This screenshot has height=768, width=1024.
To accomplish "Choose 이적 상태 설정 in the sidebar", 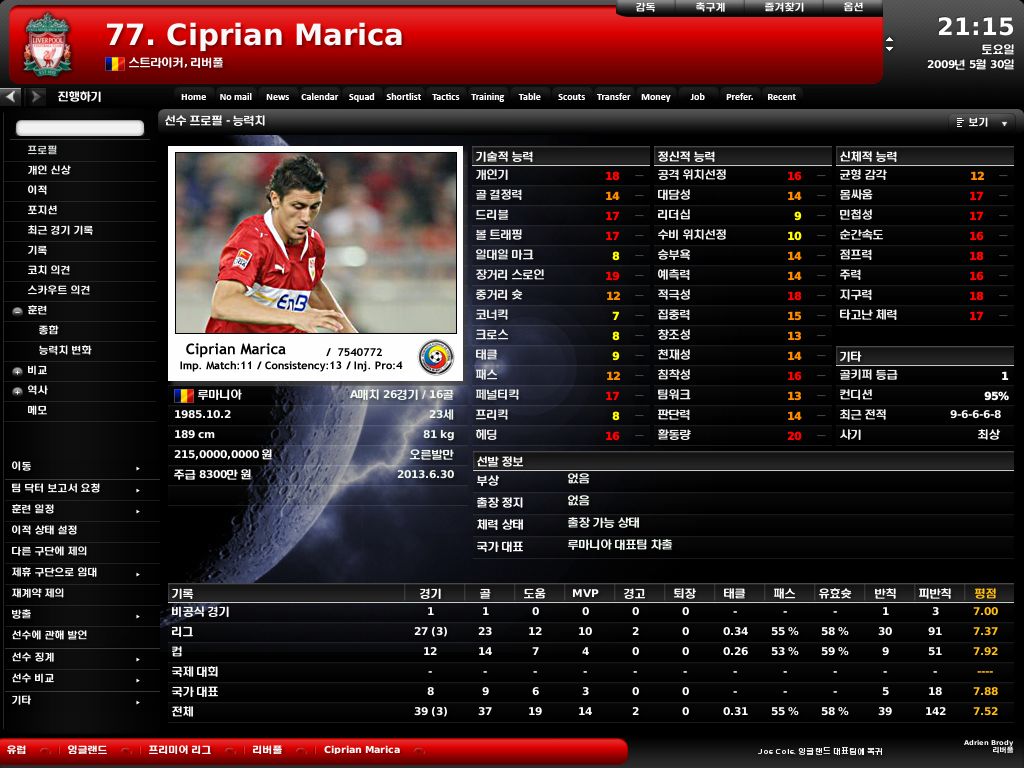I will 44,530.
